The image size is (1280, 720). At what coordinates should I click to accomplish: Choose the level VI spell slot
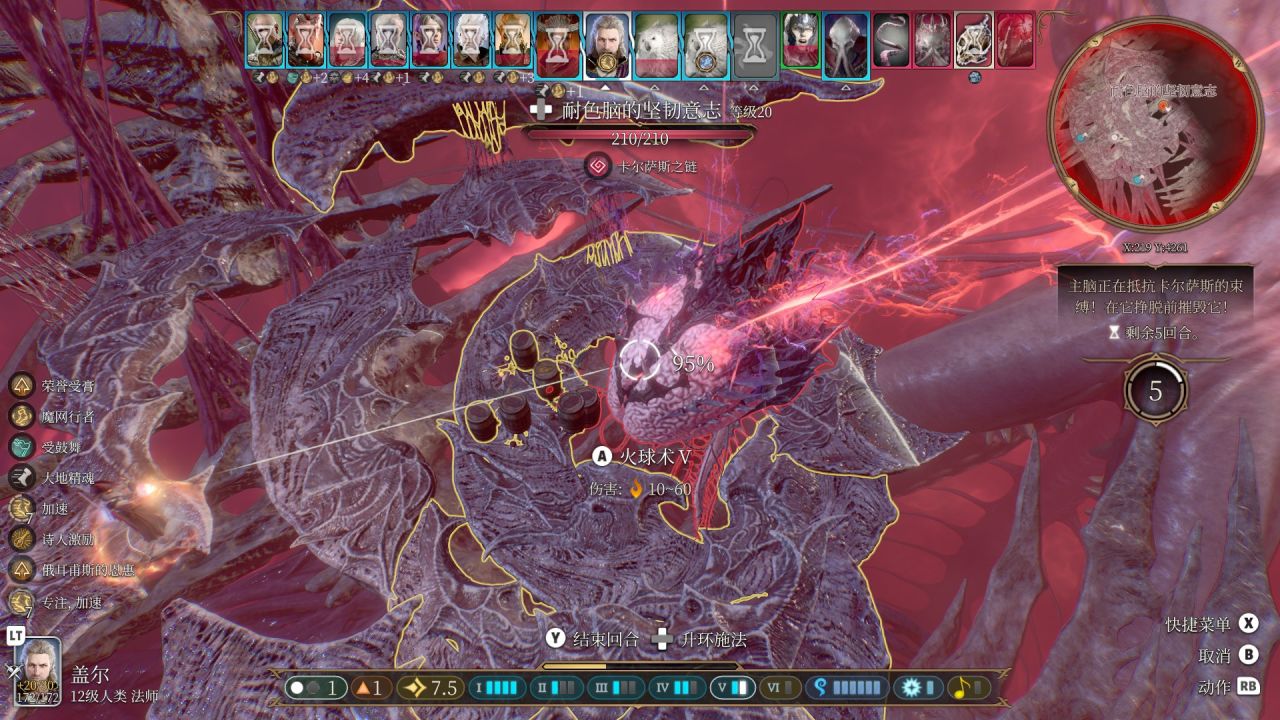click(781, 688)
